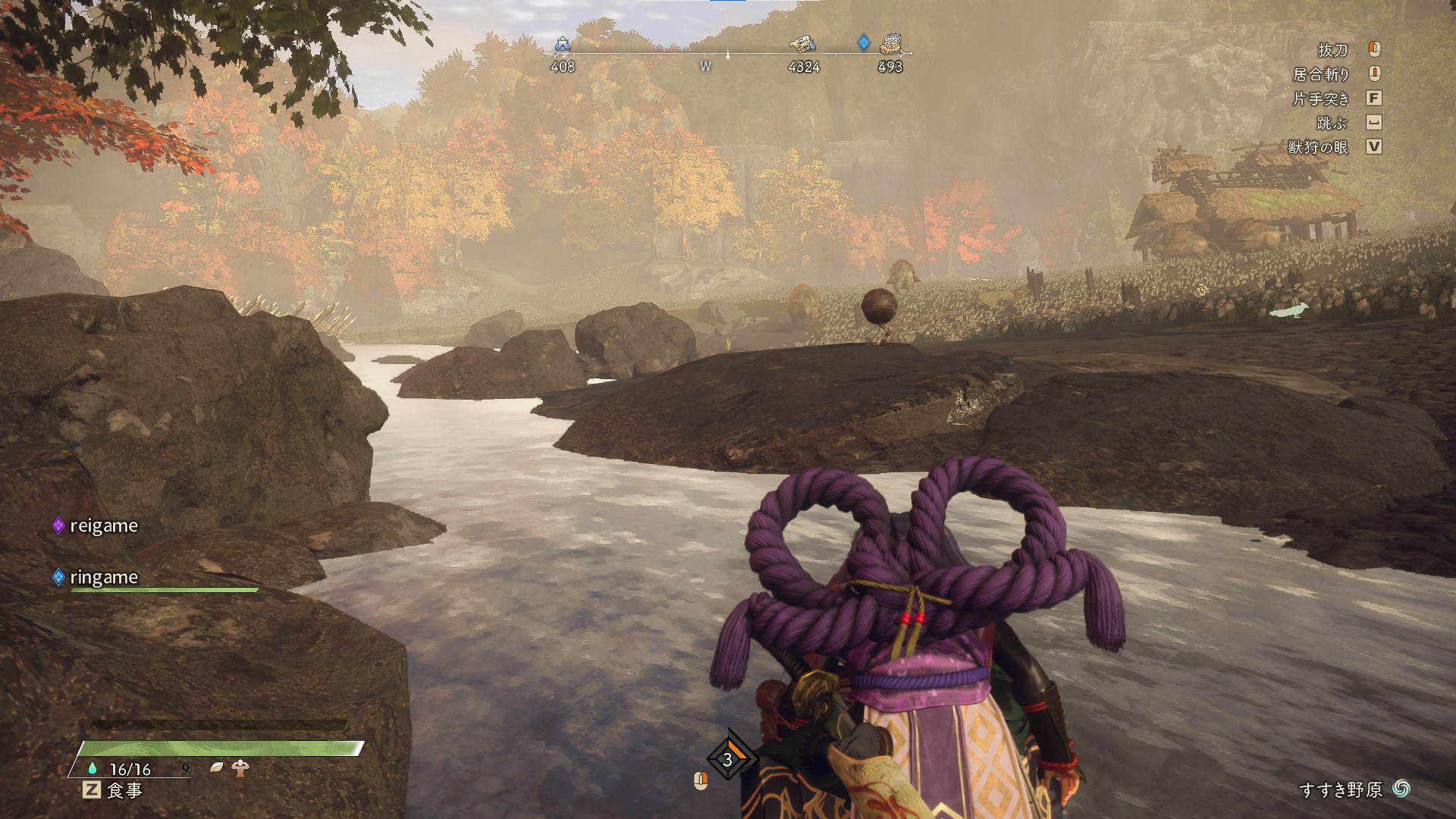Viewport: 1456px width, 819px height.
Task: Click the diamond karakuri thread counter
Action: [x=729, y=758]
